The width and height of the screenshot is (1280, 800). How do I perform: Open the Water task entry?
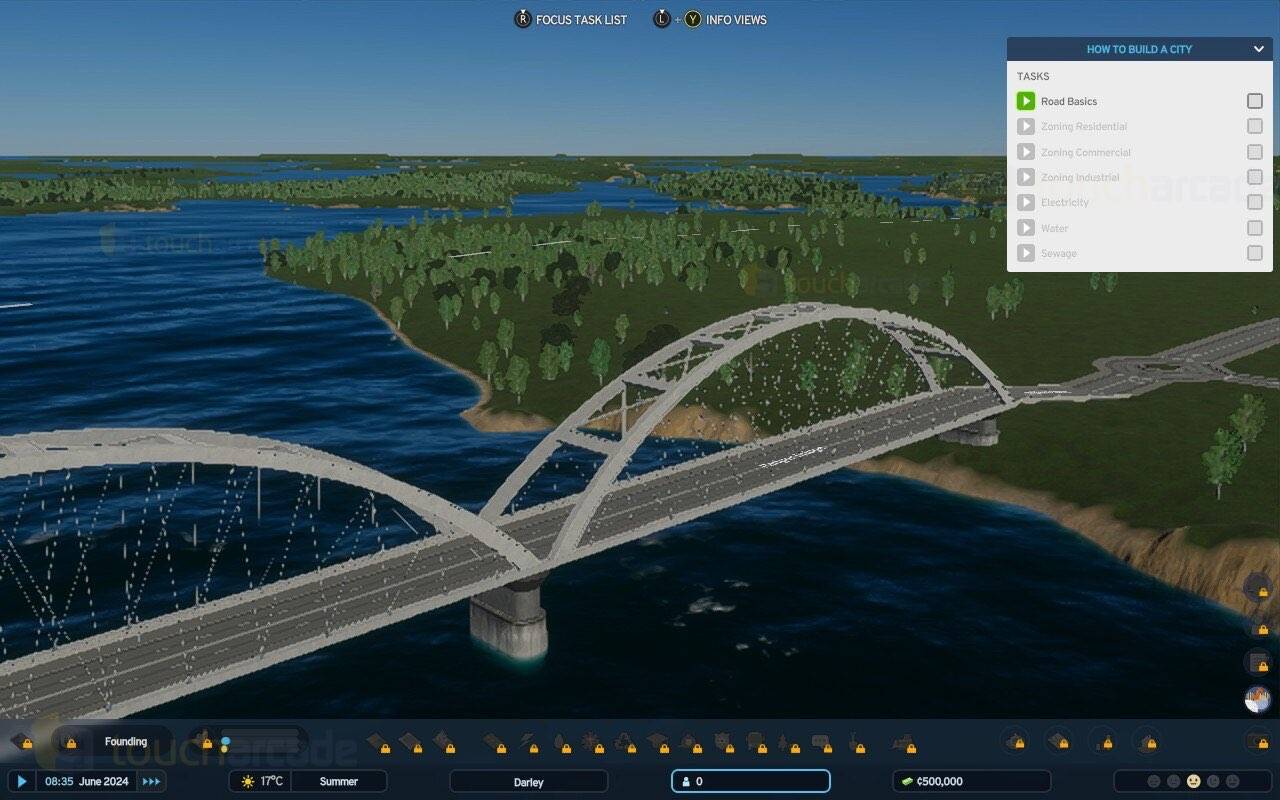1054,228
